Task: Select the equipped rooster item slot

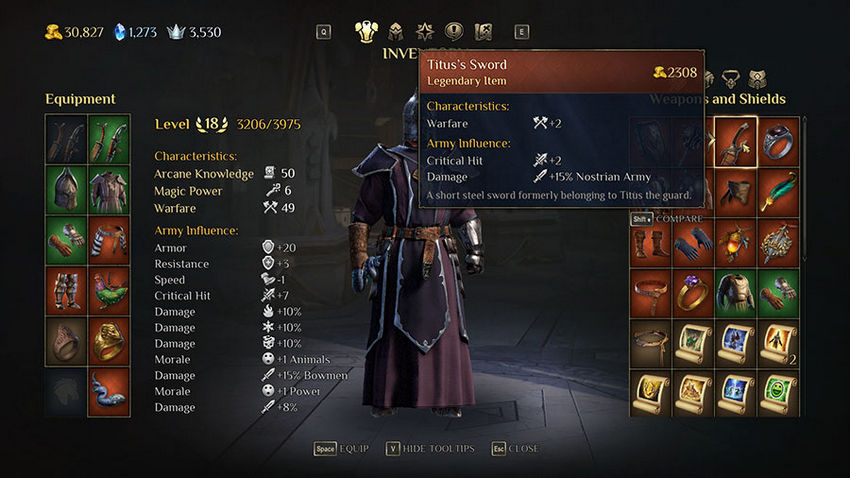Action: (109, 290)
